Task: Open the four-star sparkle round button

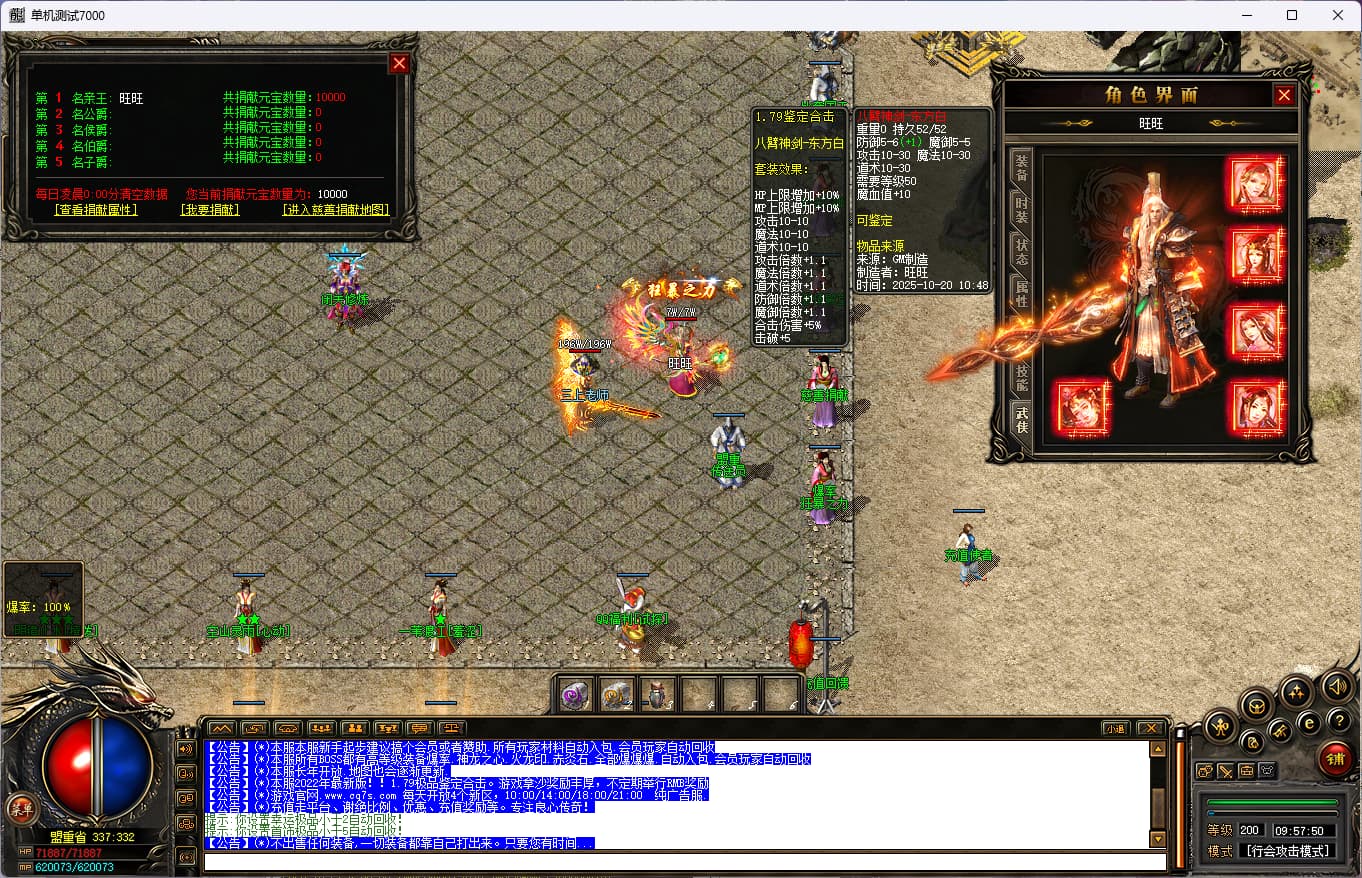Action: (x=1296, y=692)
